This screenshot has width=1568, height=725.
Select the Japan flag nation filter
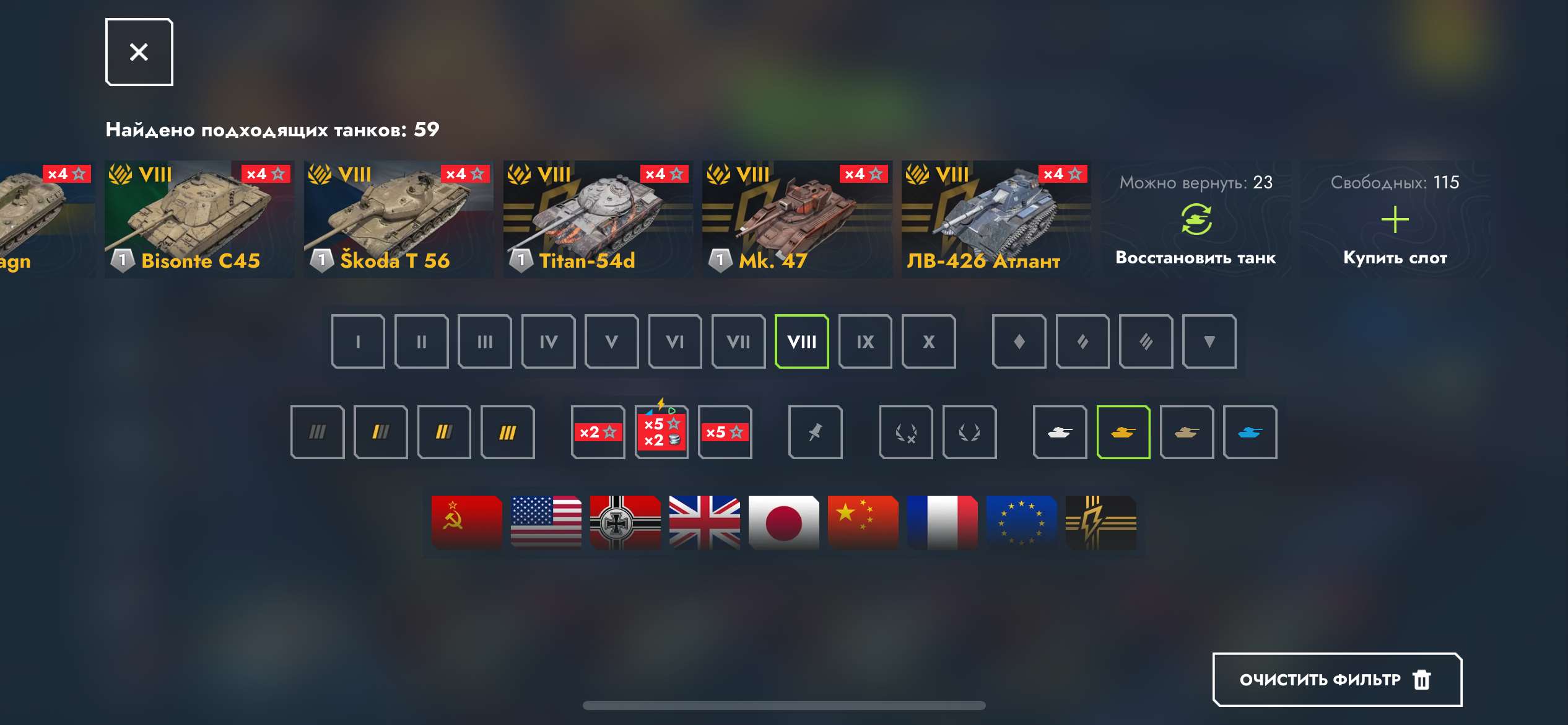783,522
